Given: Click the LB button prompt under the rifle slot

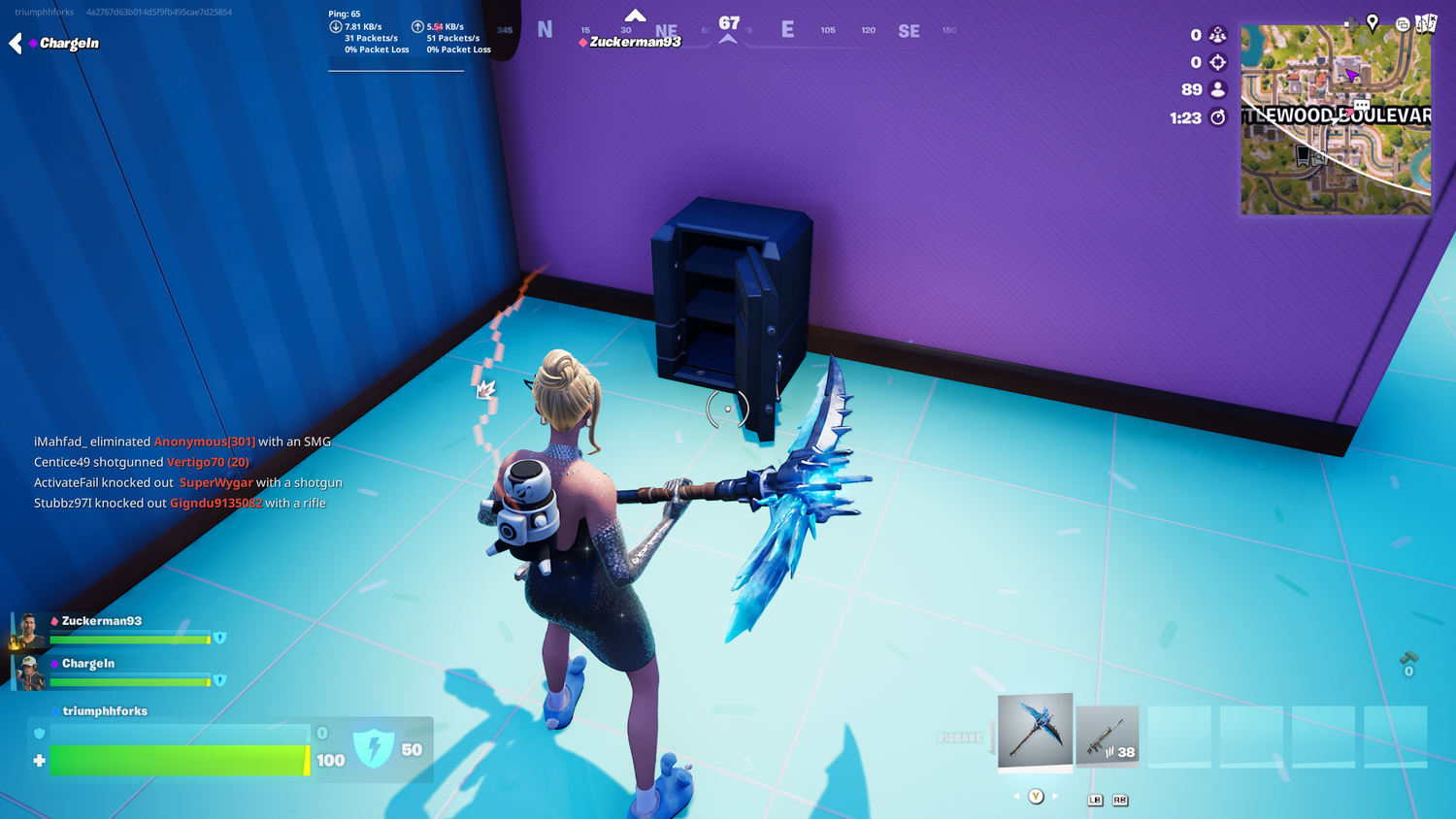Looking at the screenshot, I should tap(1095, 801).
